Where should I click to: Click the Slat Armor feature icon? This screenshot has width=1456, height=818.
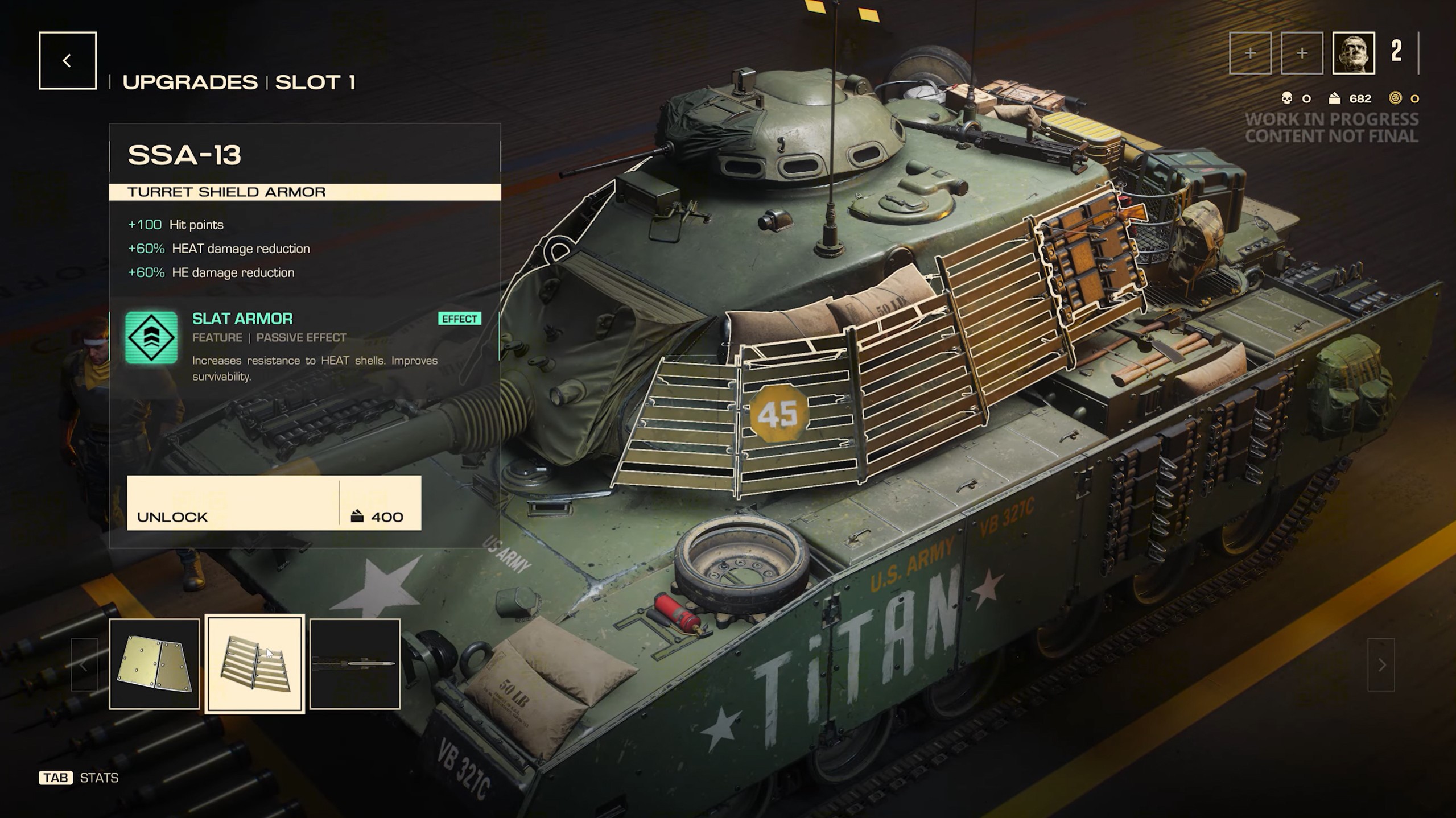(x=151, y=337)
